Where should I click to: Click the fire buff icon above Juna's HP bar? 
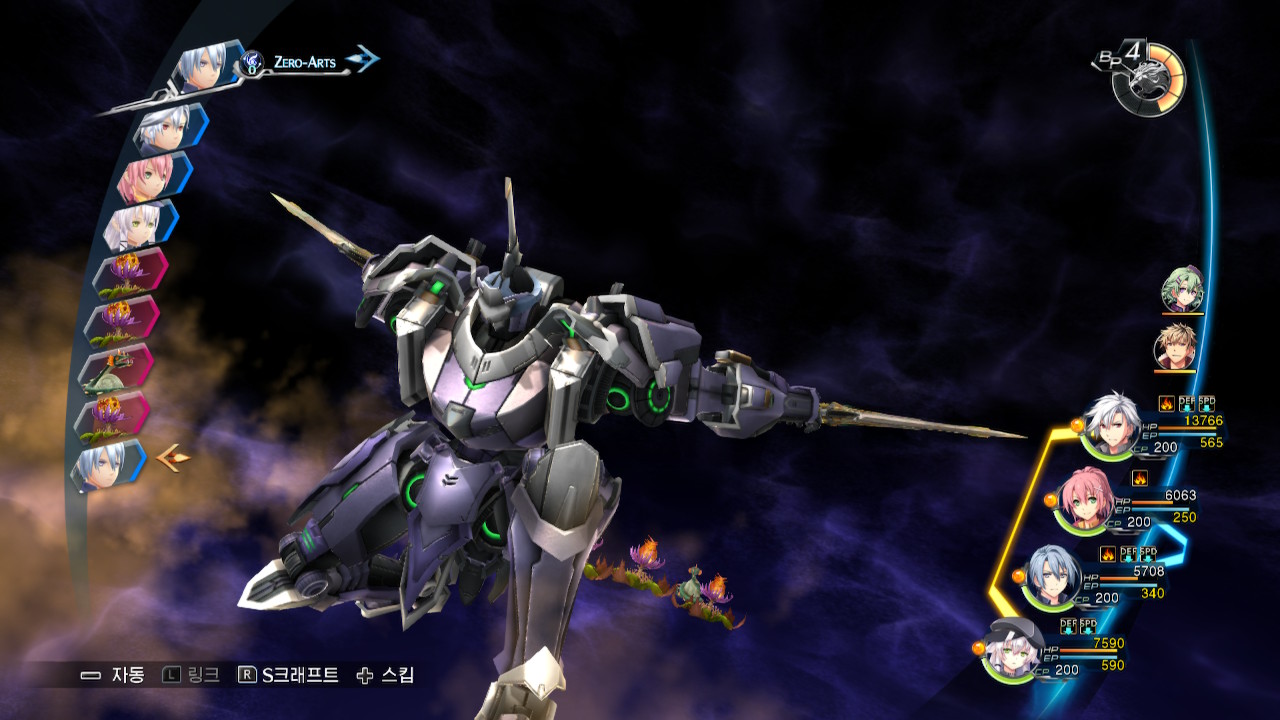(1141, 478)
